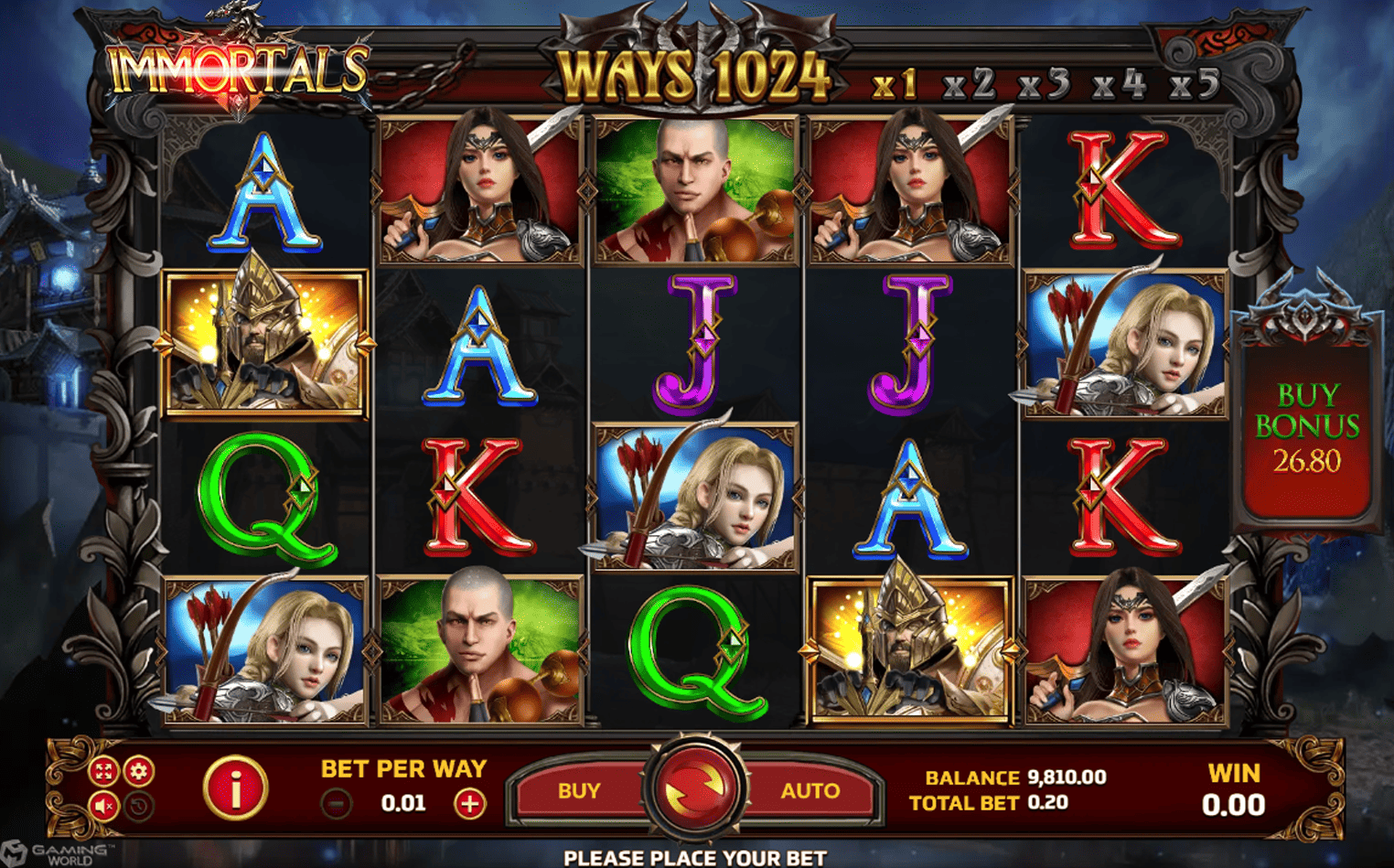Open the spin history clock icon

click(x=139, y=806)
